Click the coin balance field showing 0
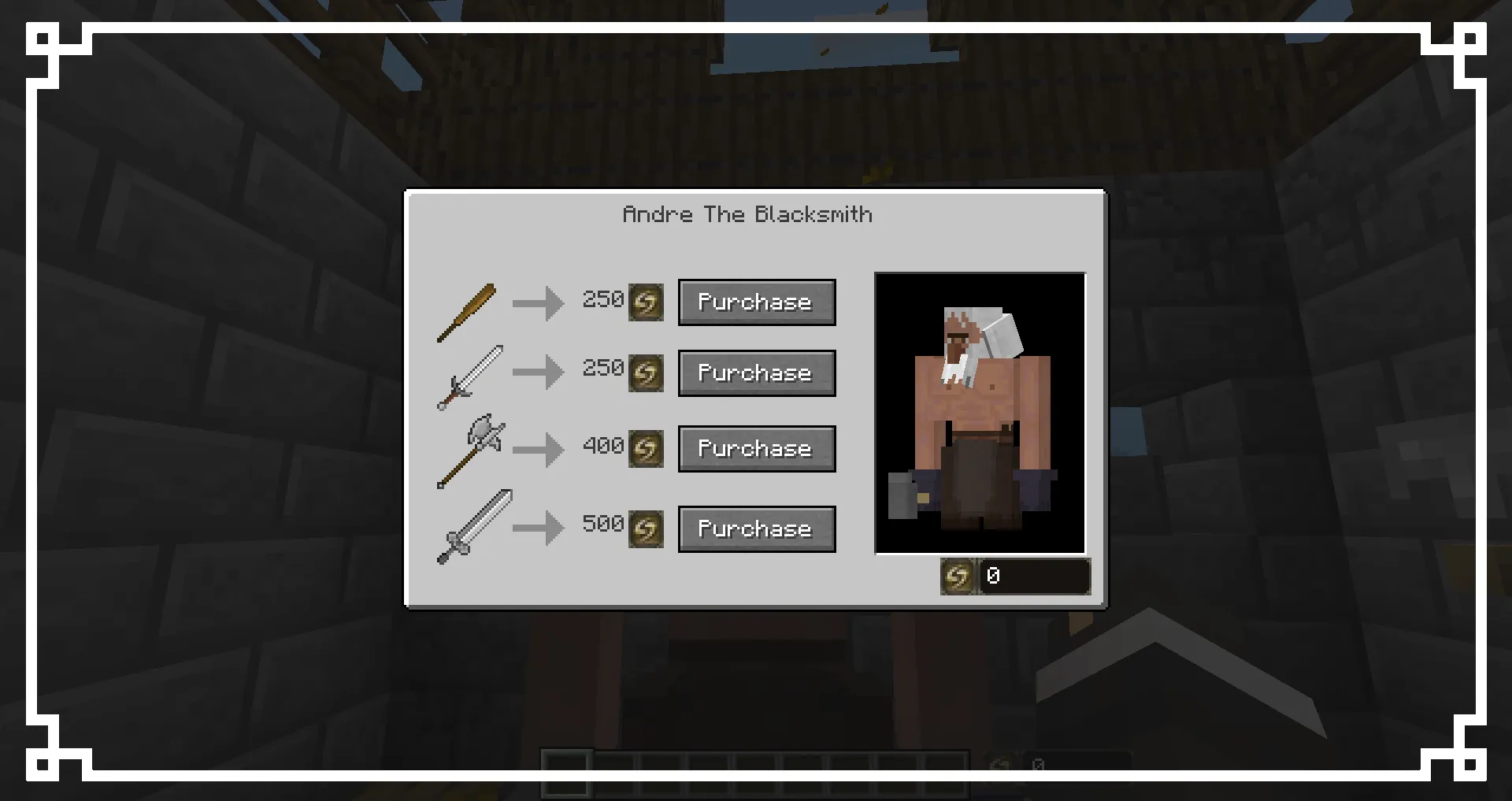The width and height of the screenshot is (1512, 801). [1034, 577]
